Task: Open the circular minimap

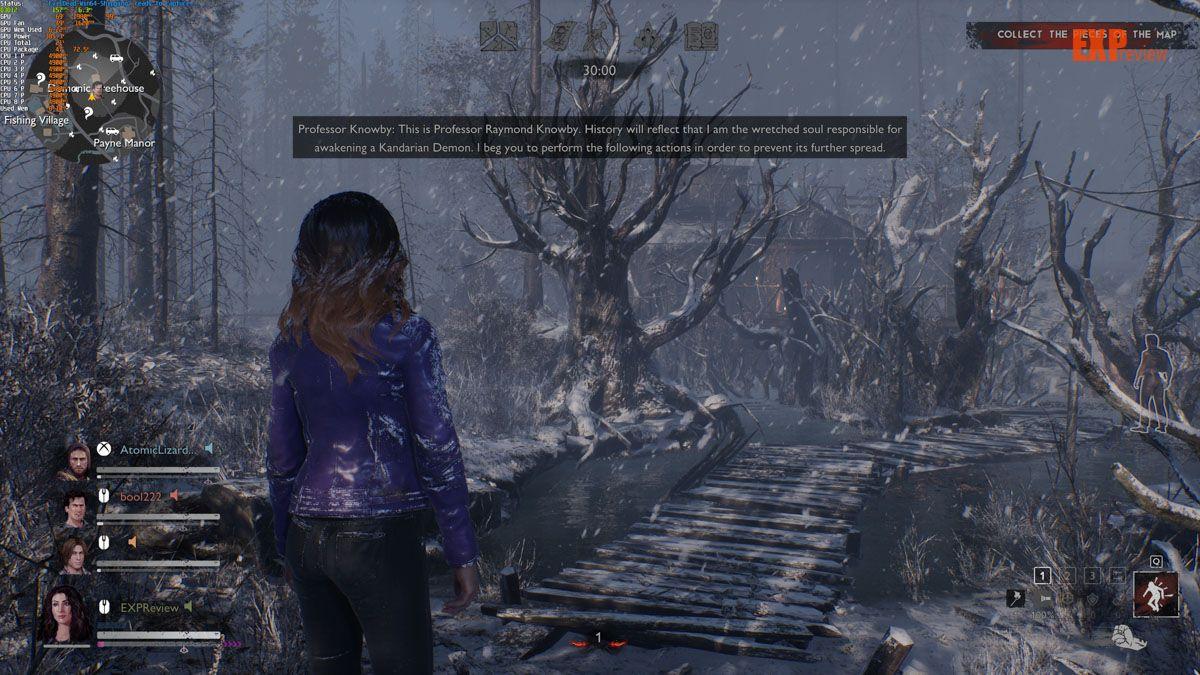Action: coord(91,95)
